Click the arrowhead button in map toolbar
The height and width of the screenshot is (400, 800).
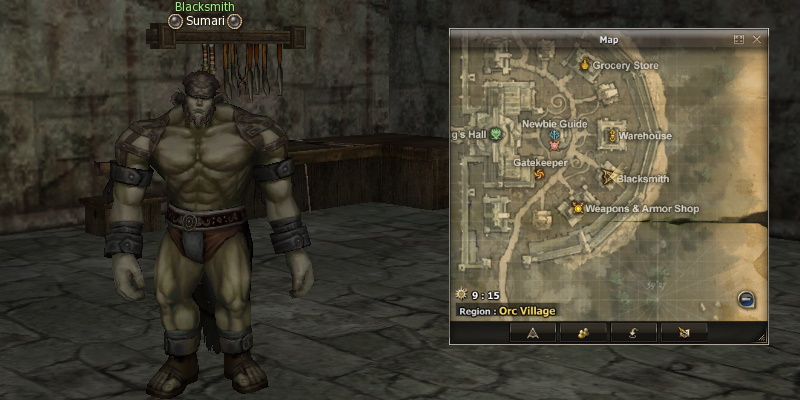533,332
